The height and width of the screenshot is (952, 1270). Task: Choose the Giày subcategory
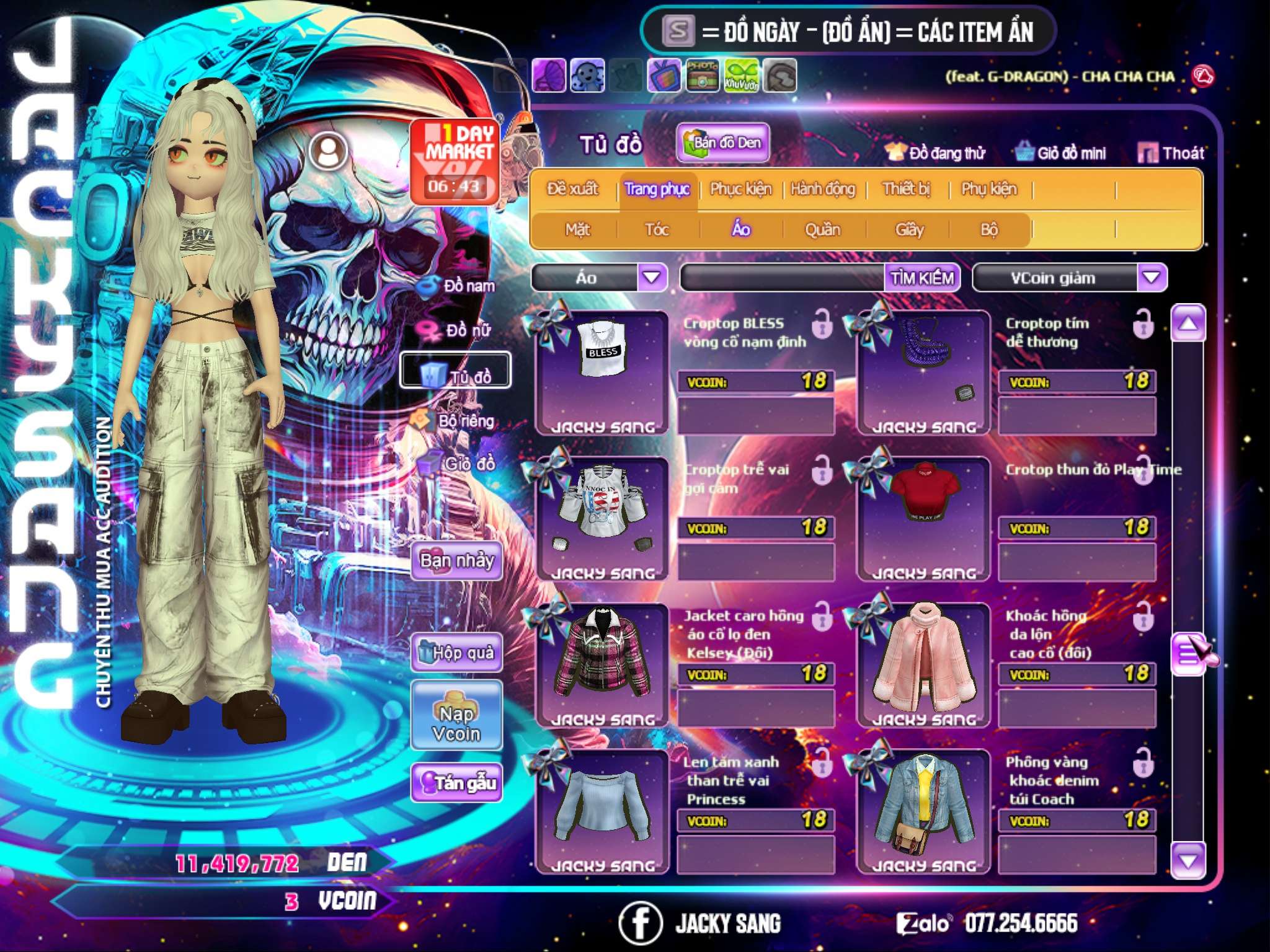pos(909,230)
